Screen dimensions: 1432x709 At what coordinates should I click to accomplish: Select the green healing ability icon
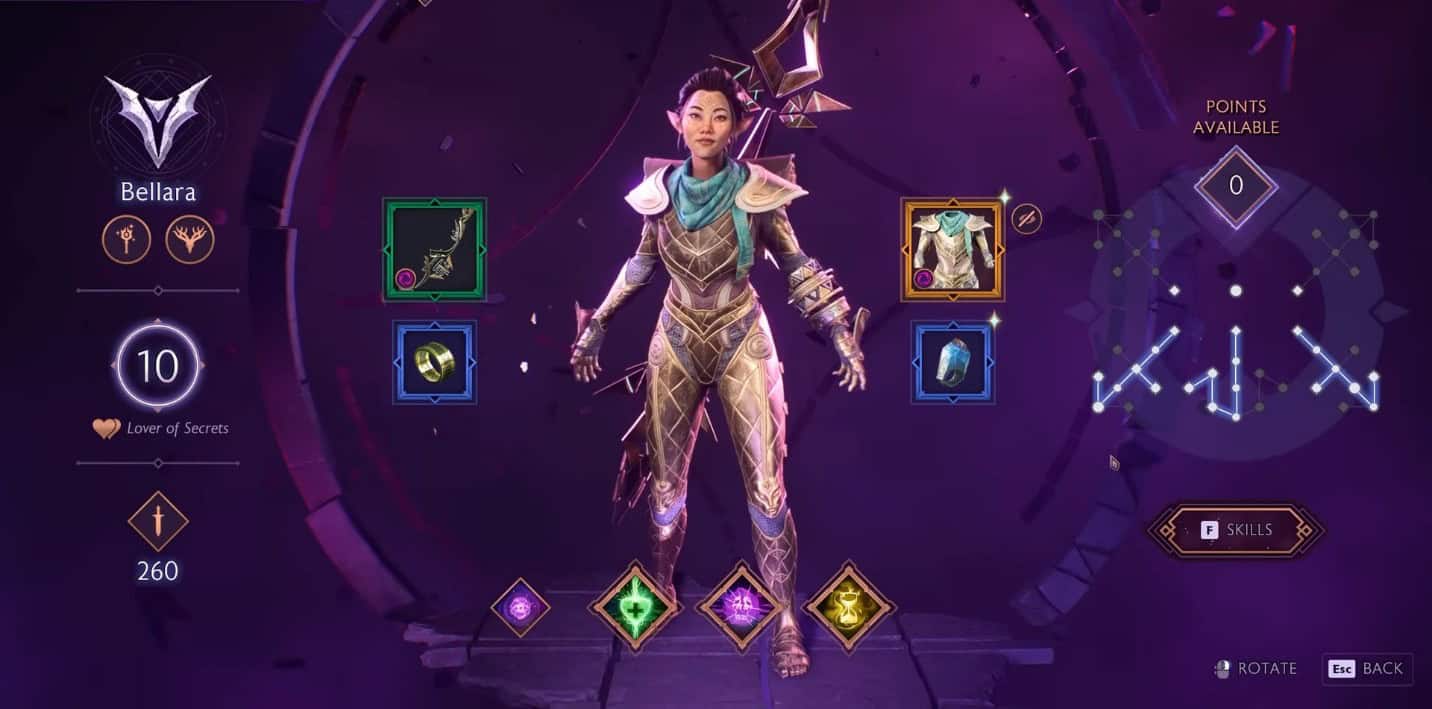(635, 607)
